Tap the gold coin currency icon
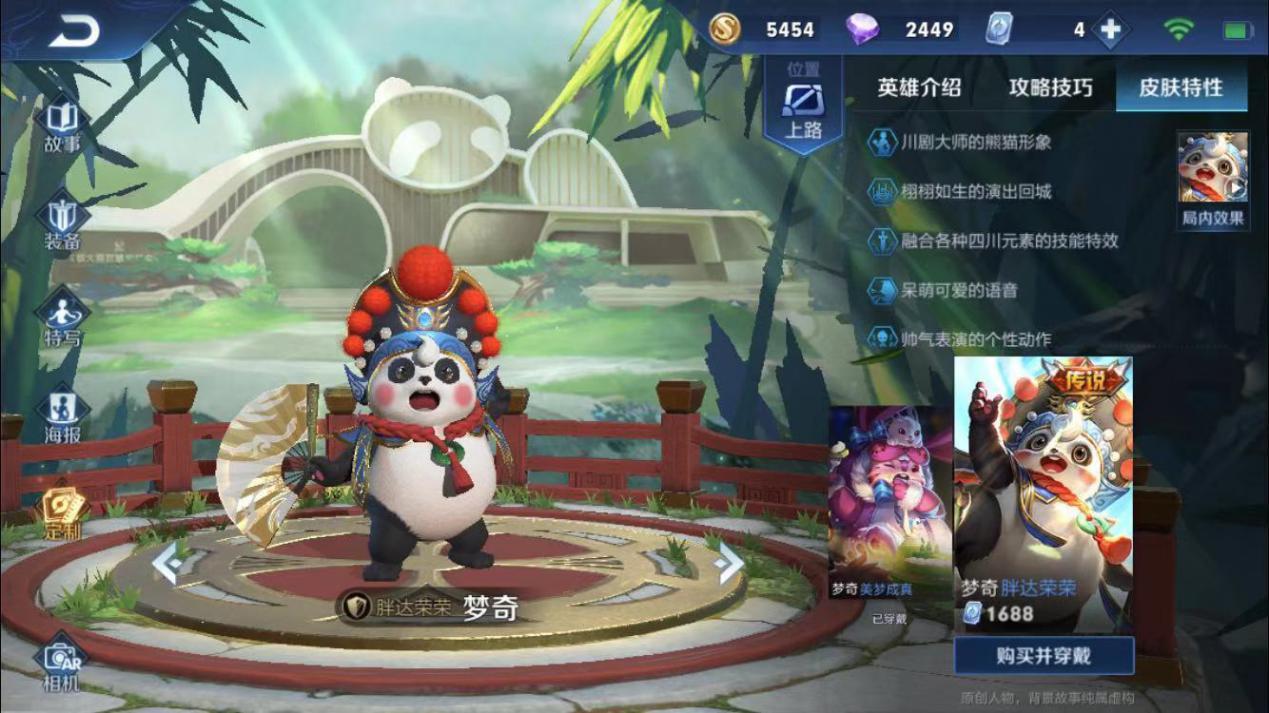Image resolution: width=1269 pixels, height=713 pixels. (725, 30)
